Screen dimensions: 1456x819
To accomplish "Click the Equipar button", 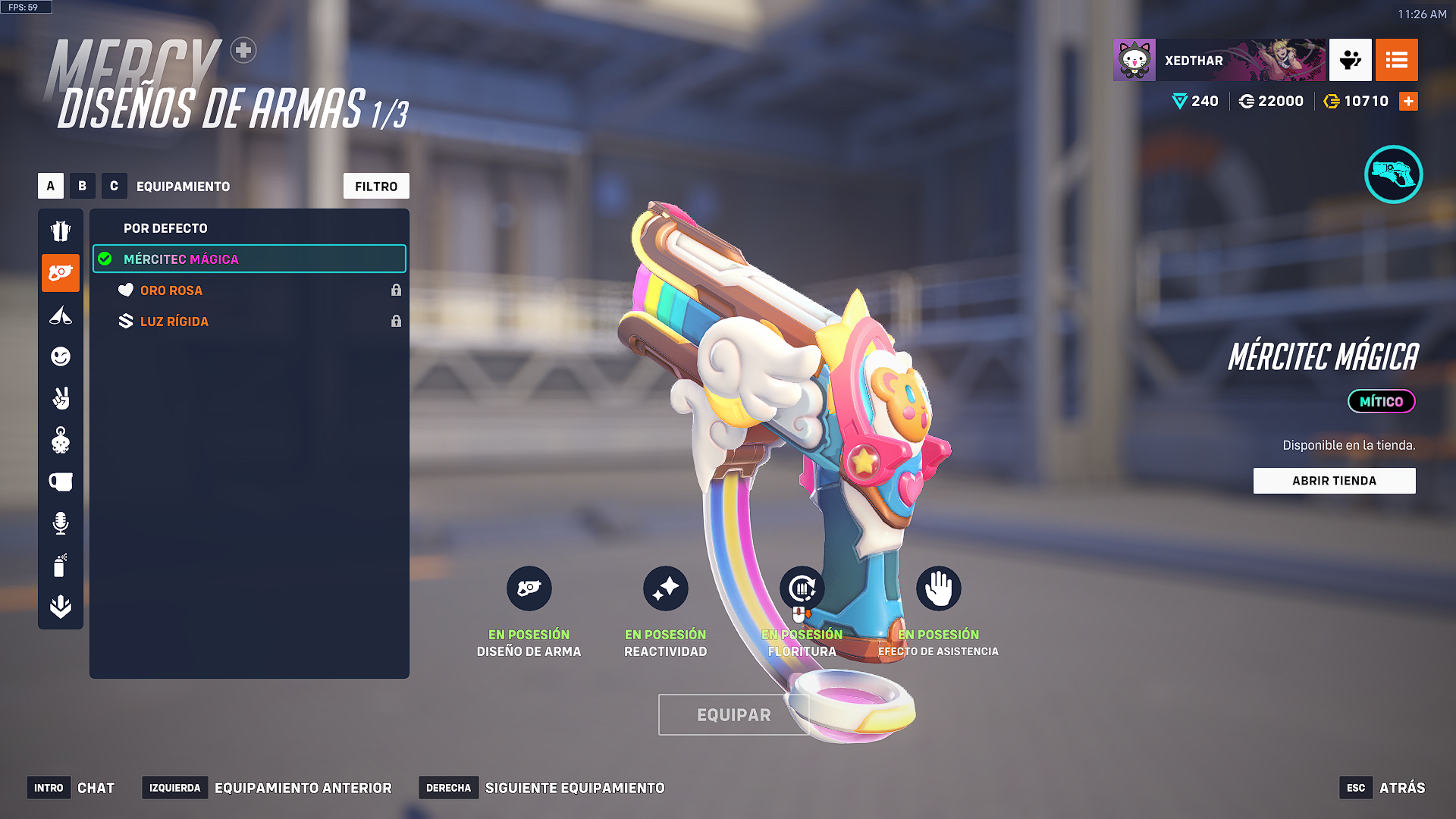I will tap(733, 714).
